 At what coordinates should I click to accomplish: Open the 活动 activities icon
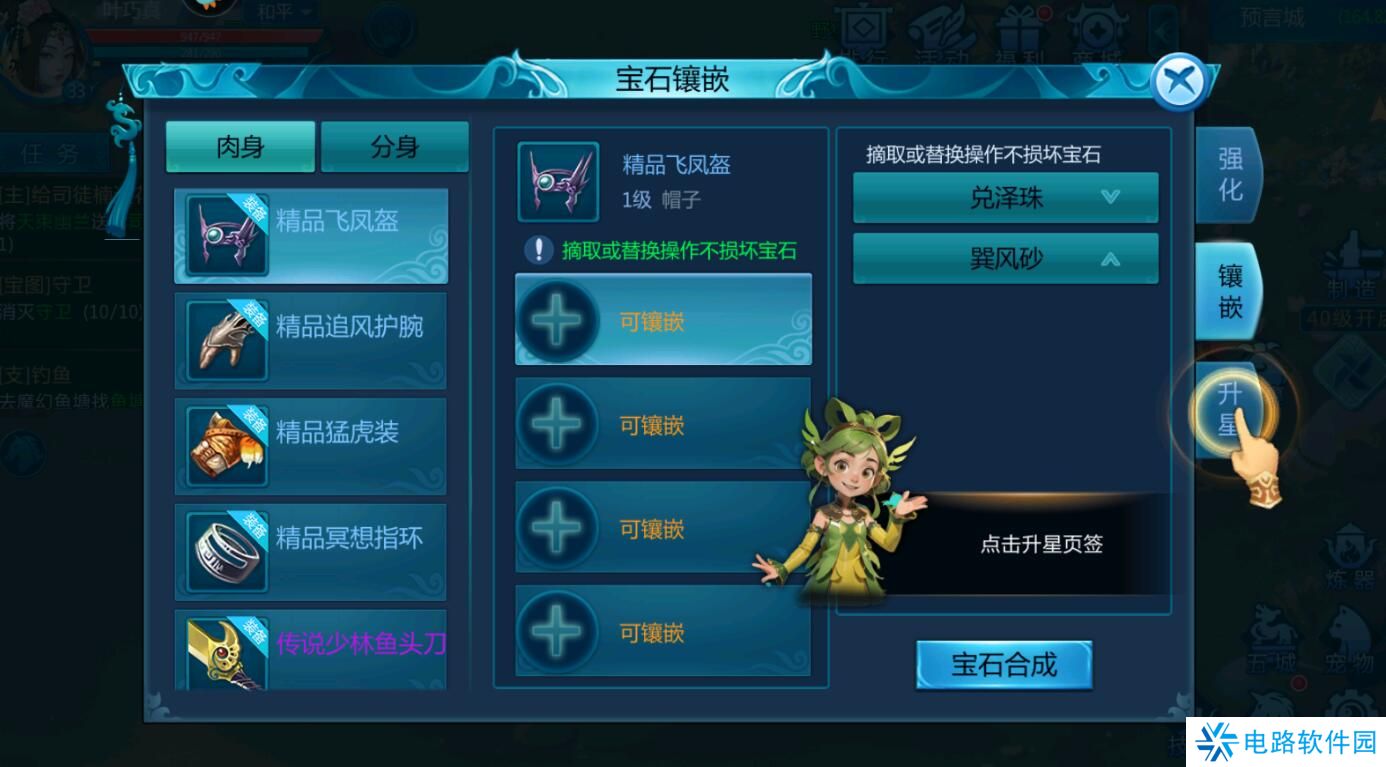[x=942, y=30]
